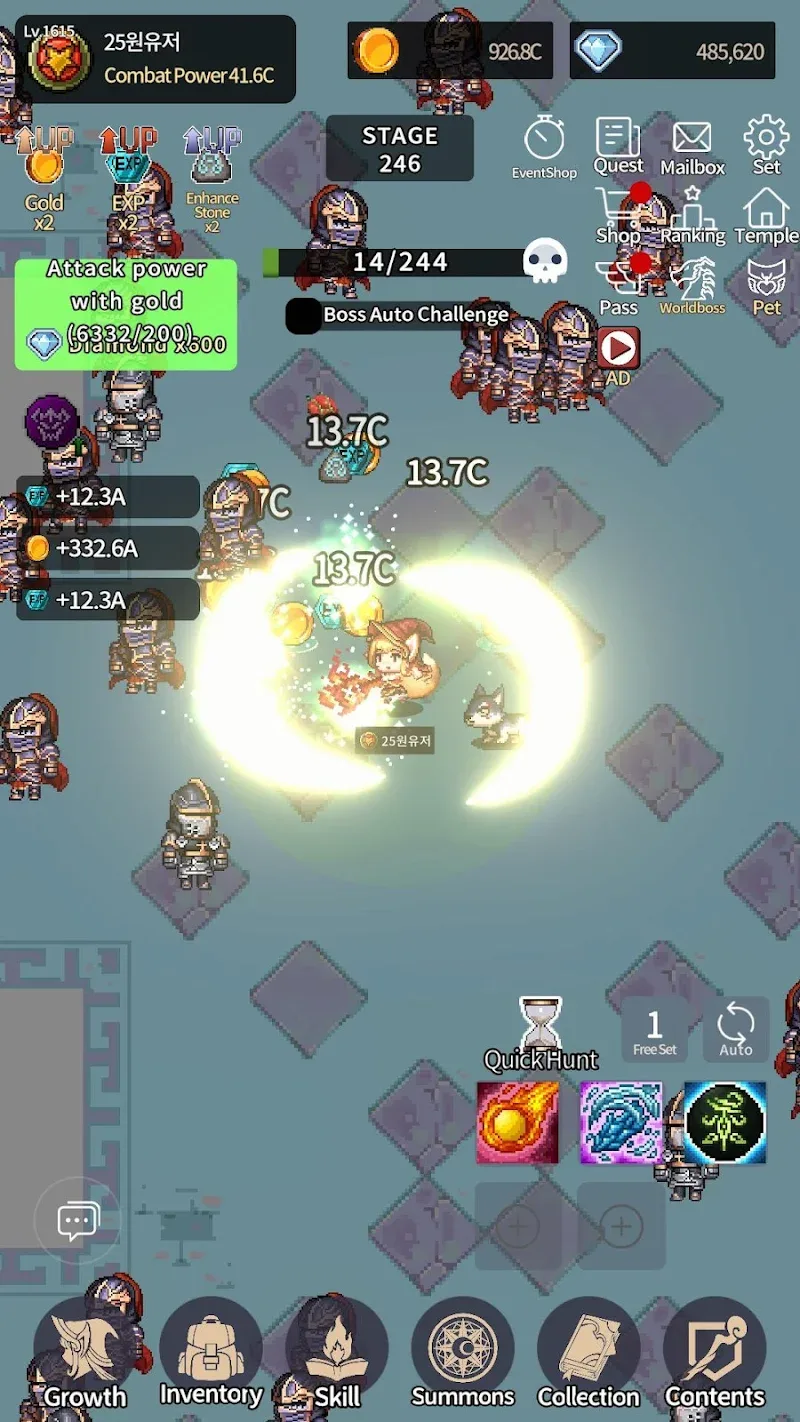
Task: Enable Boss Auto Challenge checkbox
Action: 304,315
